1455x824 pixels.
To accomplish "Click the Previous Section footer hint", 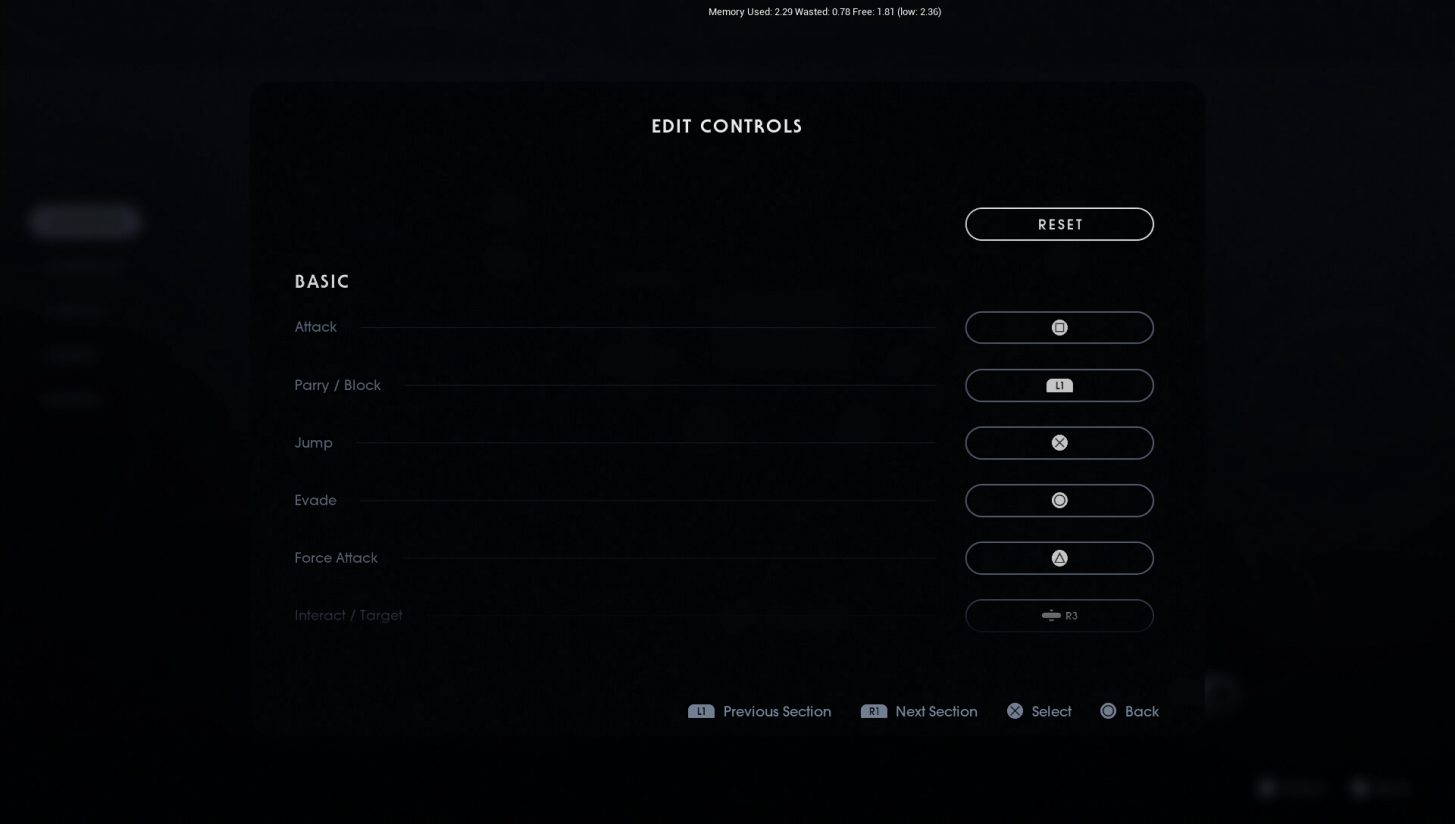I will [x=777, y=711].
